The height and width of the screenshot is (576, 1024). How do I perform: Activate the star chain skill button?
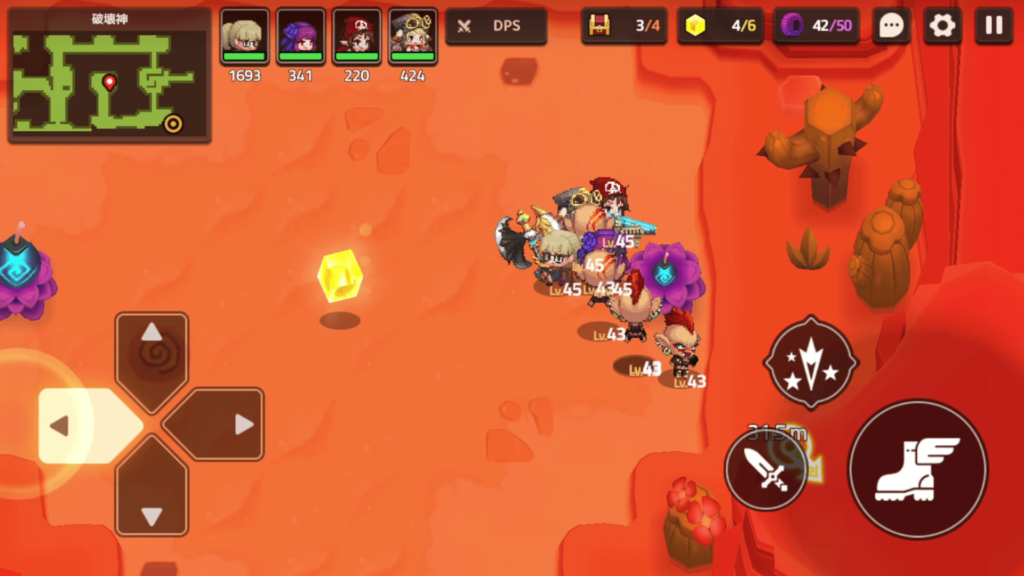click(810, 362)
